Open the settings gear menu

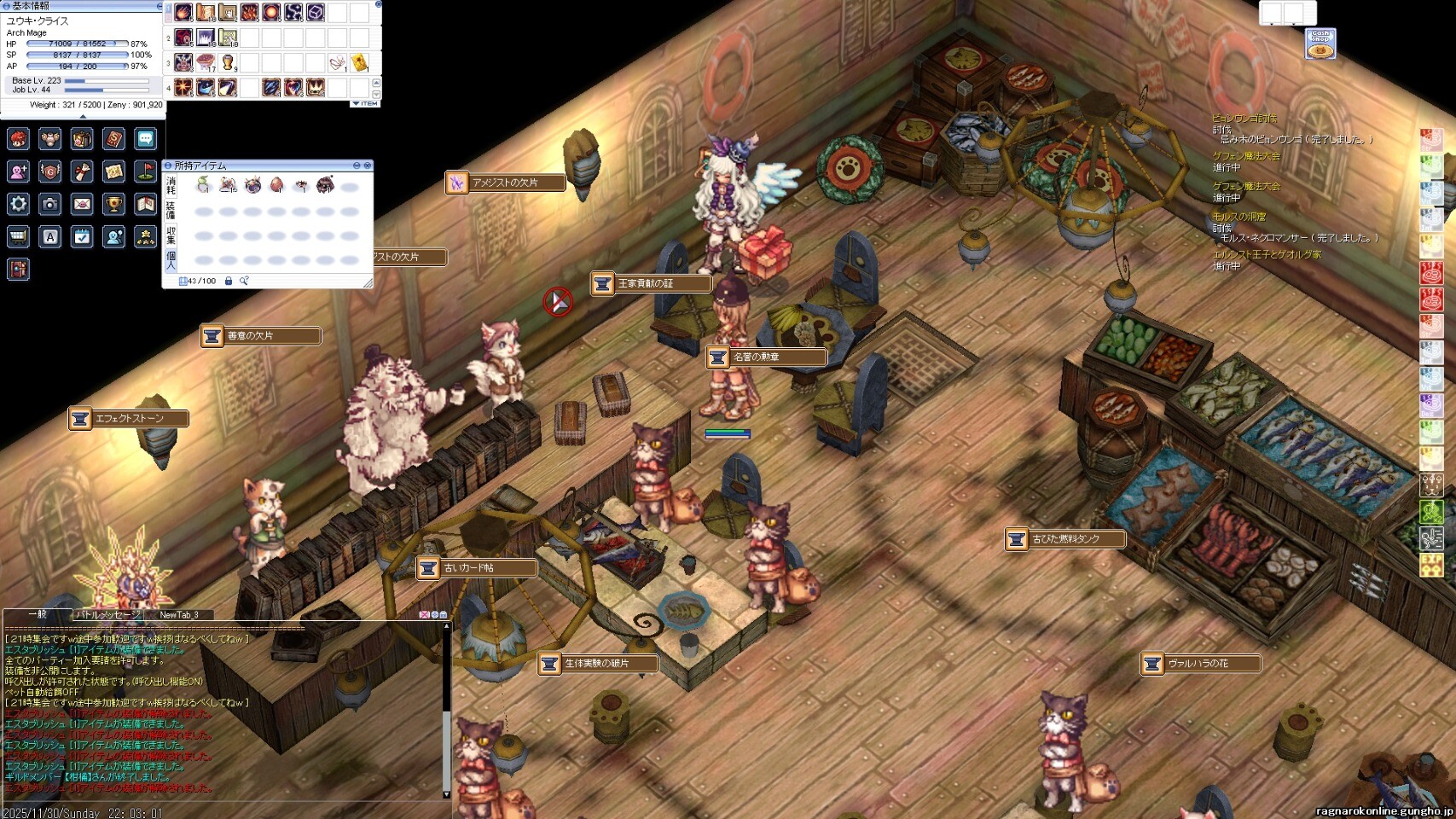(x=19, y=204)
